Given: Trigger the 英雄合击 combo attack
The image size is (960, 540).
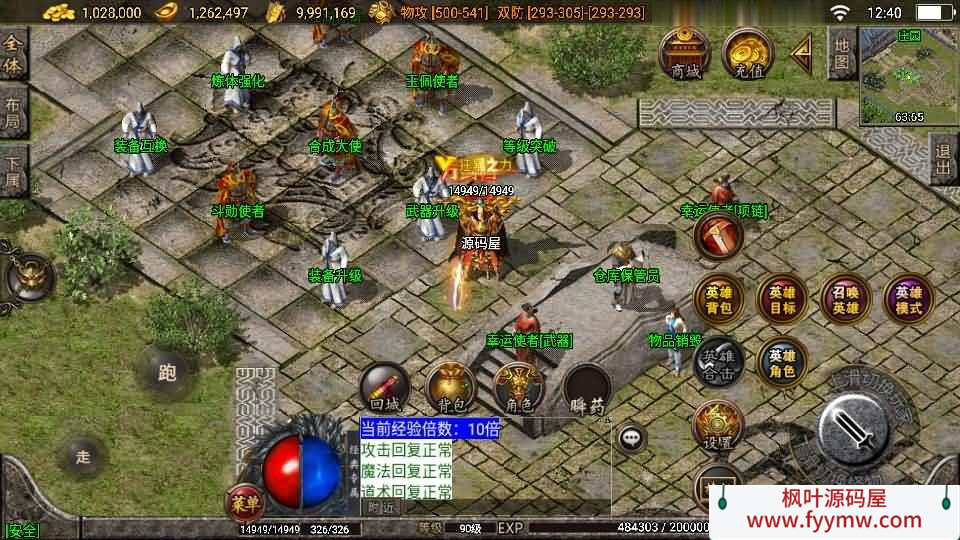Looking at the screenshot, I should (719, 362).
